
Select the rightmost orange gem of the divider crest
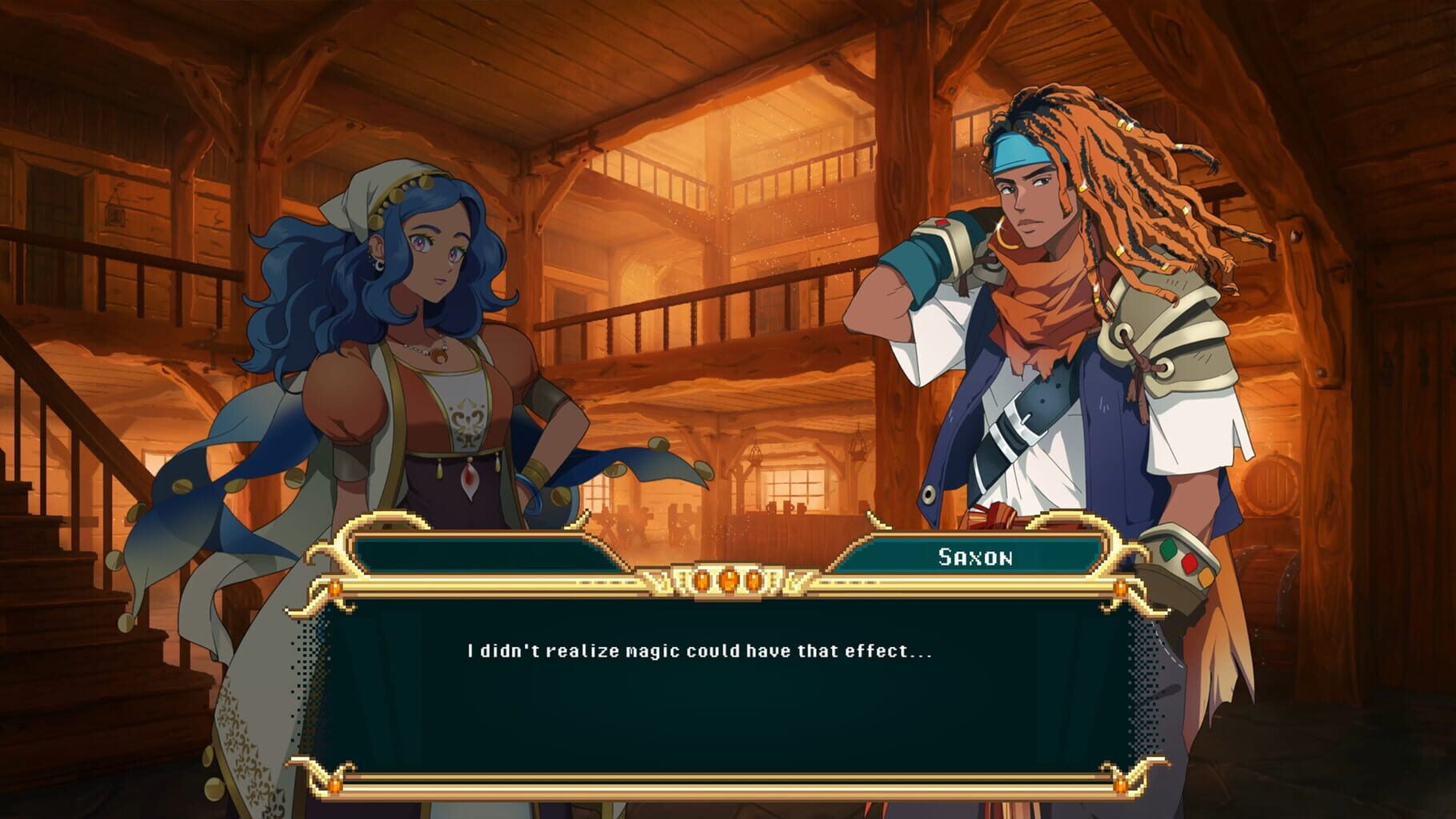(x=755, y=582)
